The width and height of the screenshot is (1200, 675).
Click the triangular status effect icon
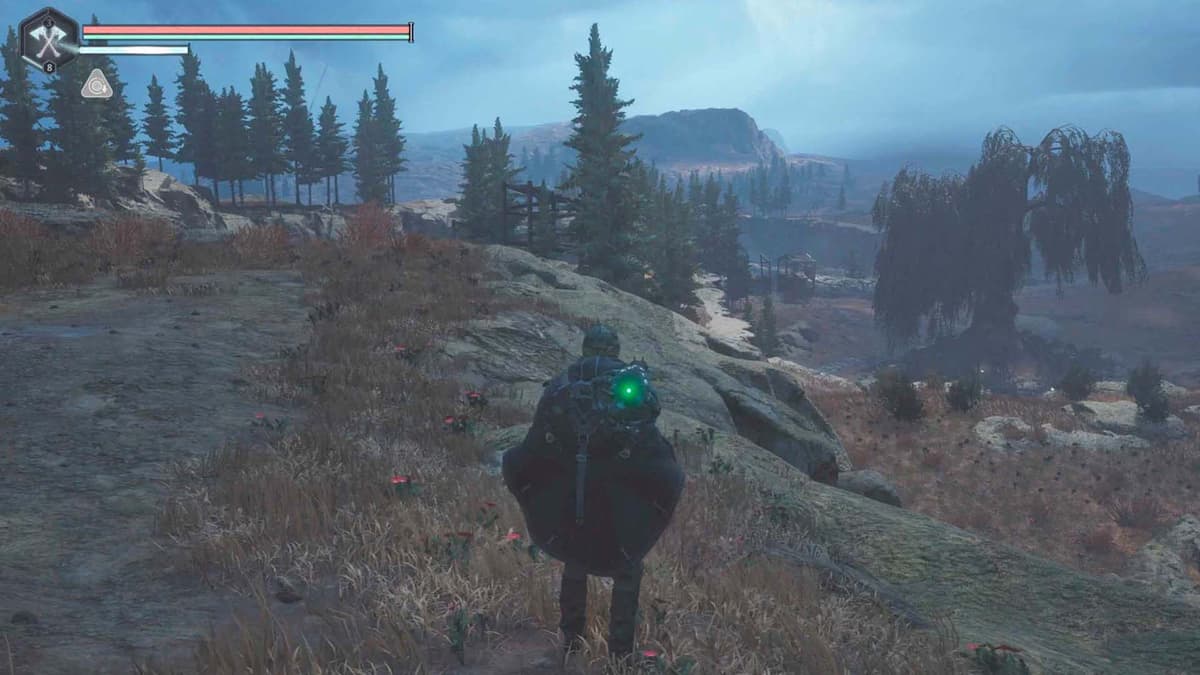[97, 84]
